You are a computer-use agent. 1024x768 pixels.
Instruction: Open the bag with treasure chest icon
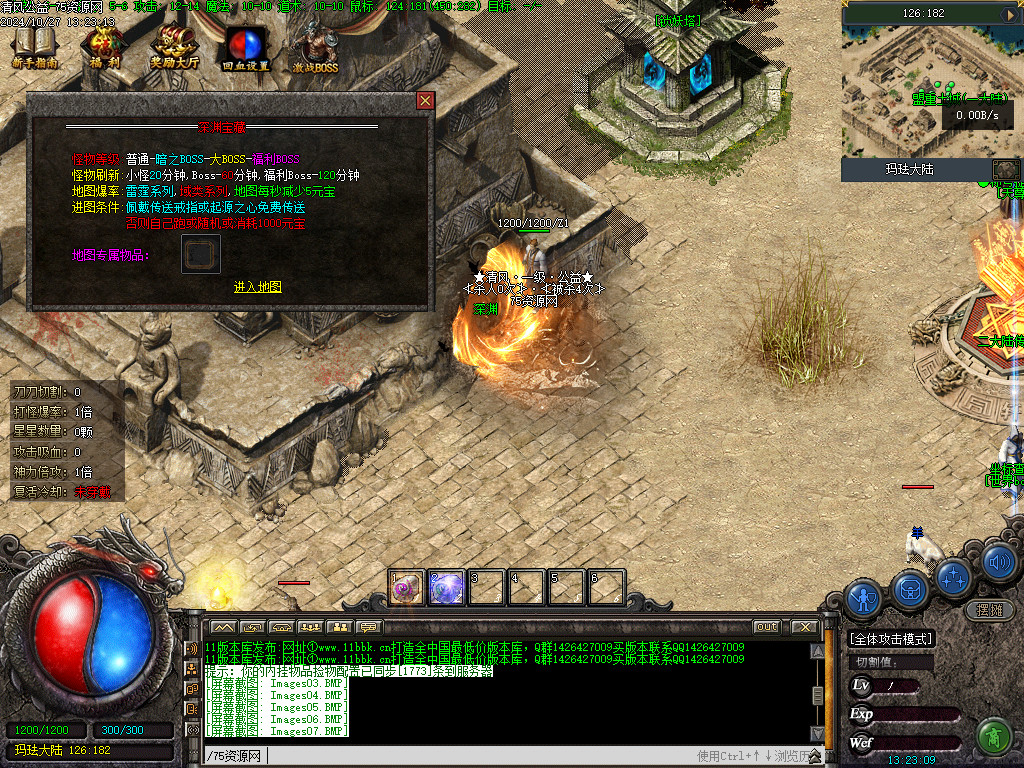[x=908, y=587]
